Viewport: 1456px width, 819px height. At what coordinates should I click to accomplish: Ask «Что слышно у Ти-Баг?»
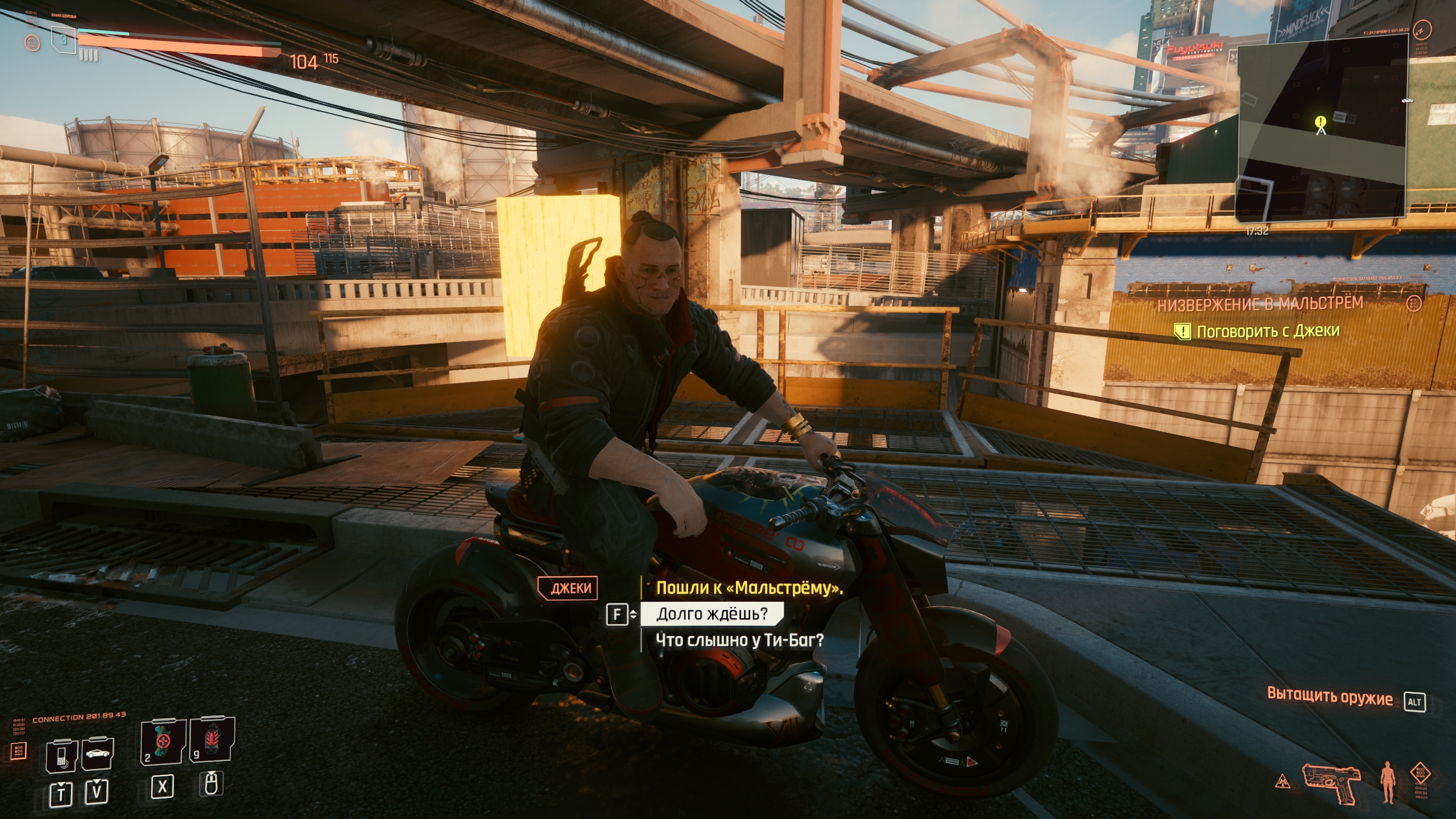[x=739, y=640]
